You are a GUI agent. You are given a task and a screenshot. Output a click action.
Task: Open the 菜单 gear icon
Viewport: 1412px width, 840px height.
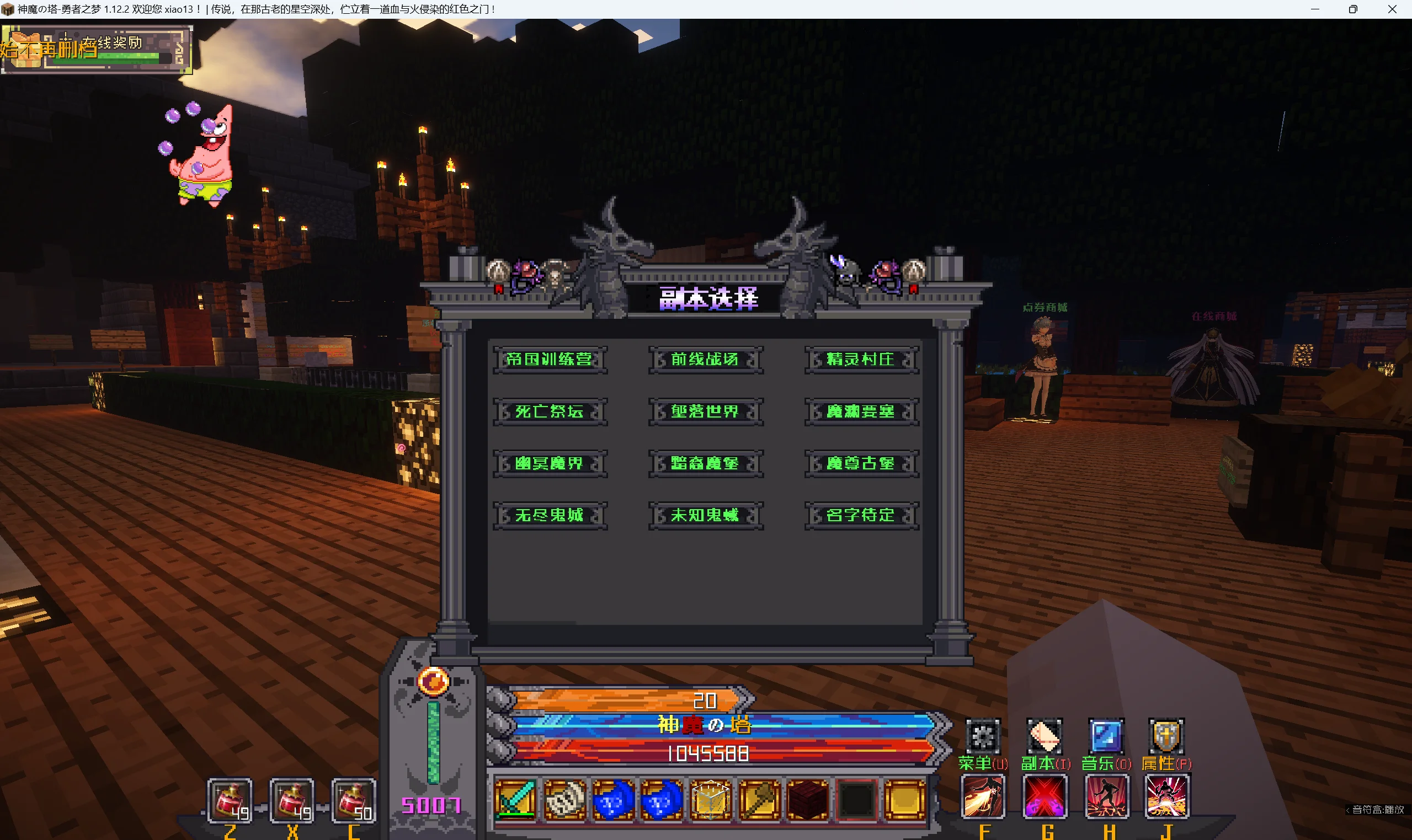pos(982,736)
